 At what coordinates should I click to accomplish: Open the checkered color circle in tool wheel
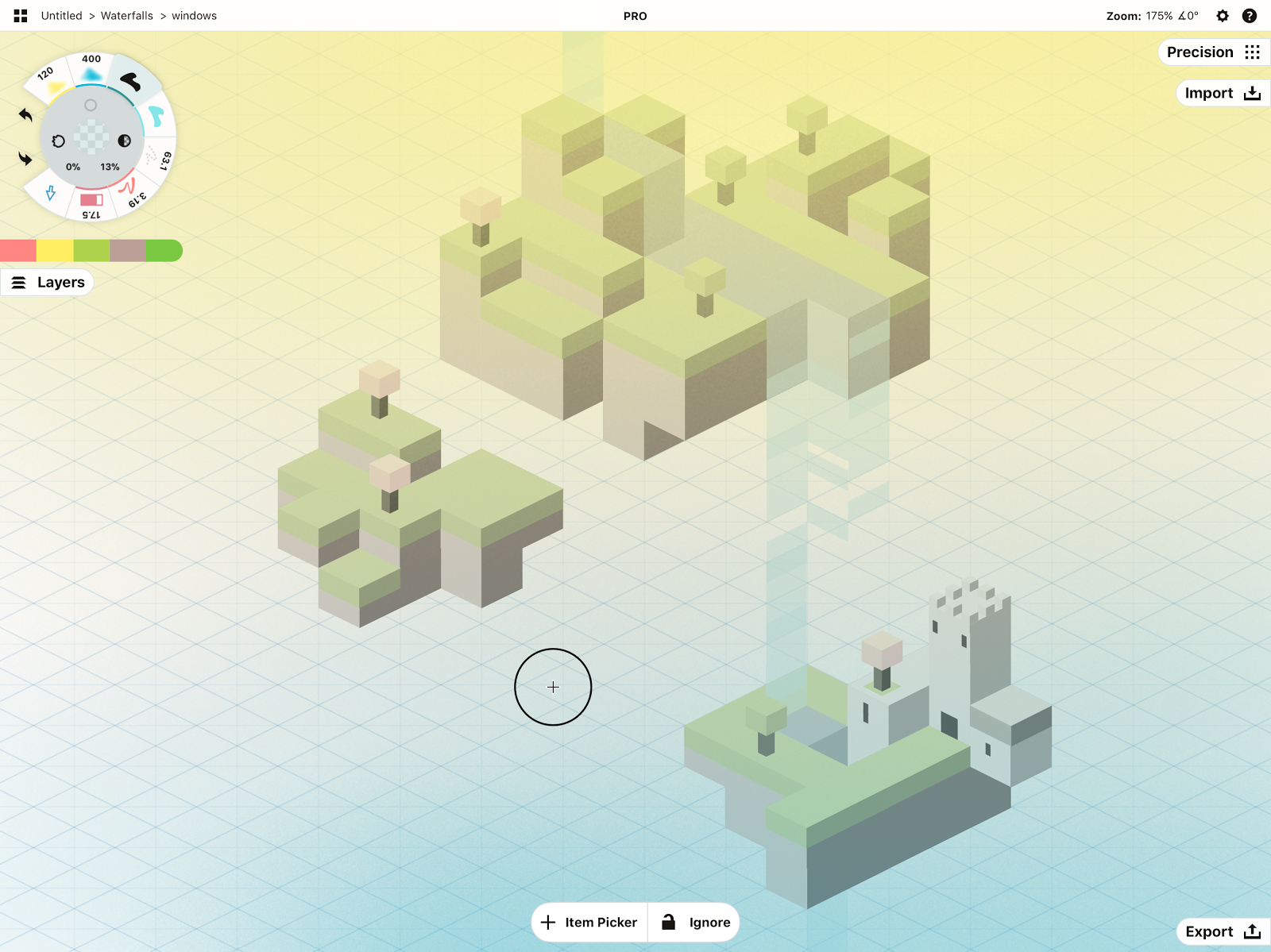pos(91,137)
